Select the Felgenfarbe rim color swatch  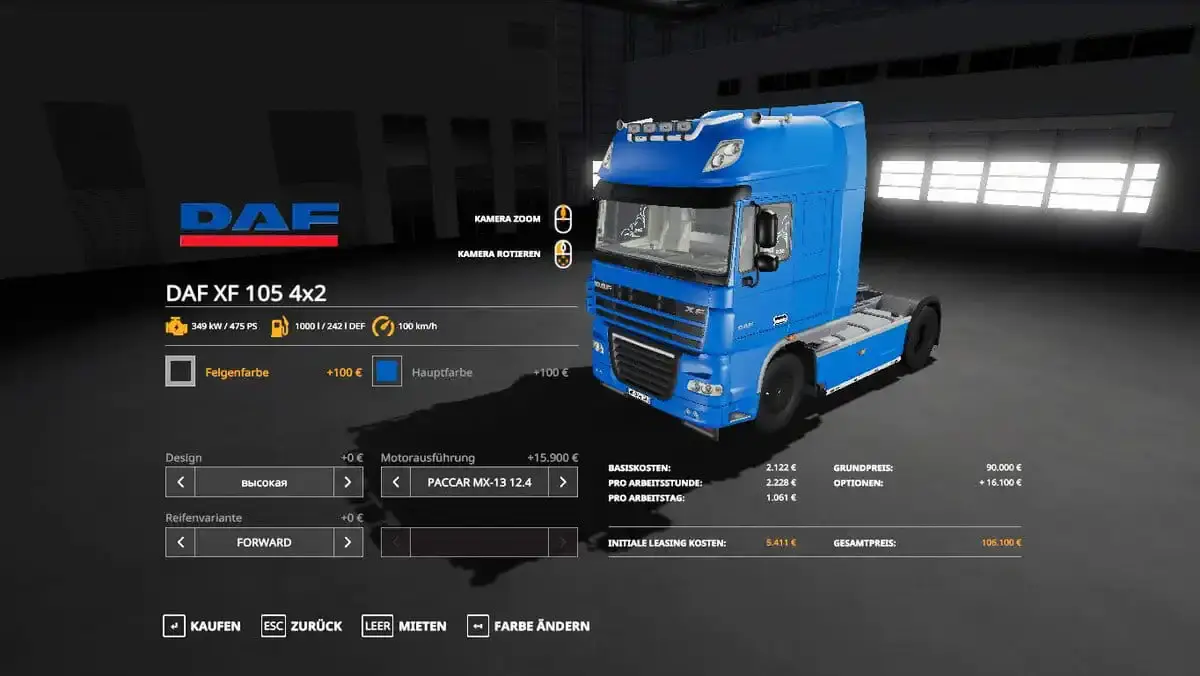click(x=181, y=372)
